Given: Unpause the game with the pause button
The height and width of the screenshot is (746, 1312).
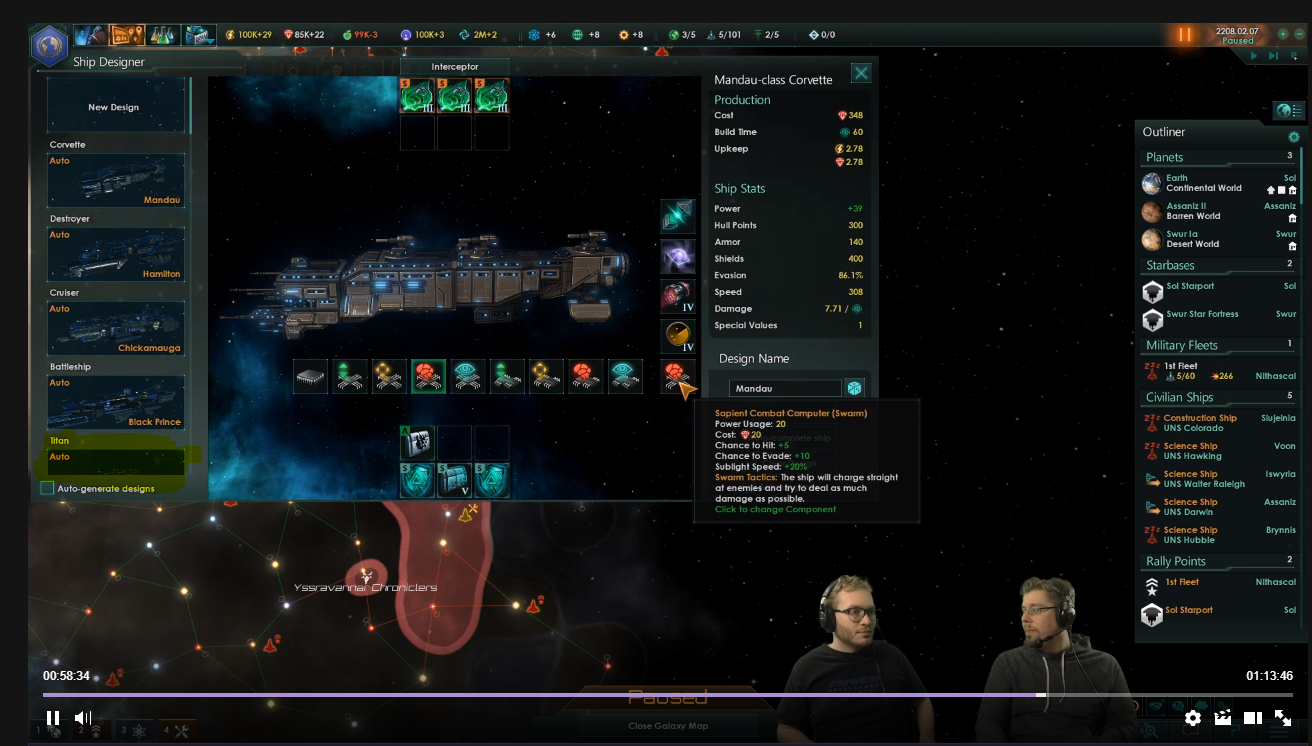Looking at the screenshot, I should point(1184,33).
